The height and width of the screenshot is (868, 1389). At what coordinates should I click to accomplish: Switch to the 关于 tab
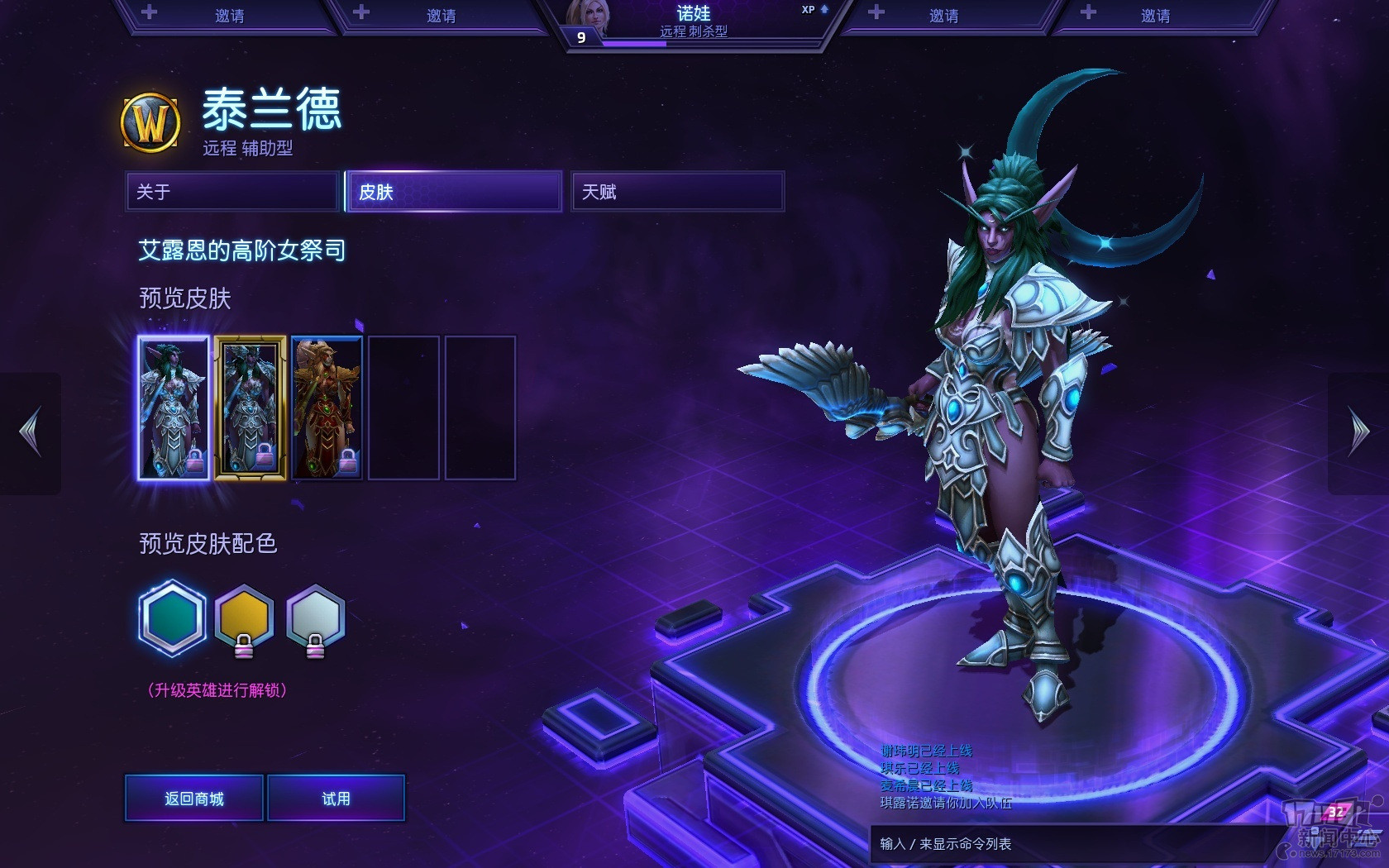(232, 192)
